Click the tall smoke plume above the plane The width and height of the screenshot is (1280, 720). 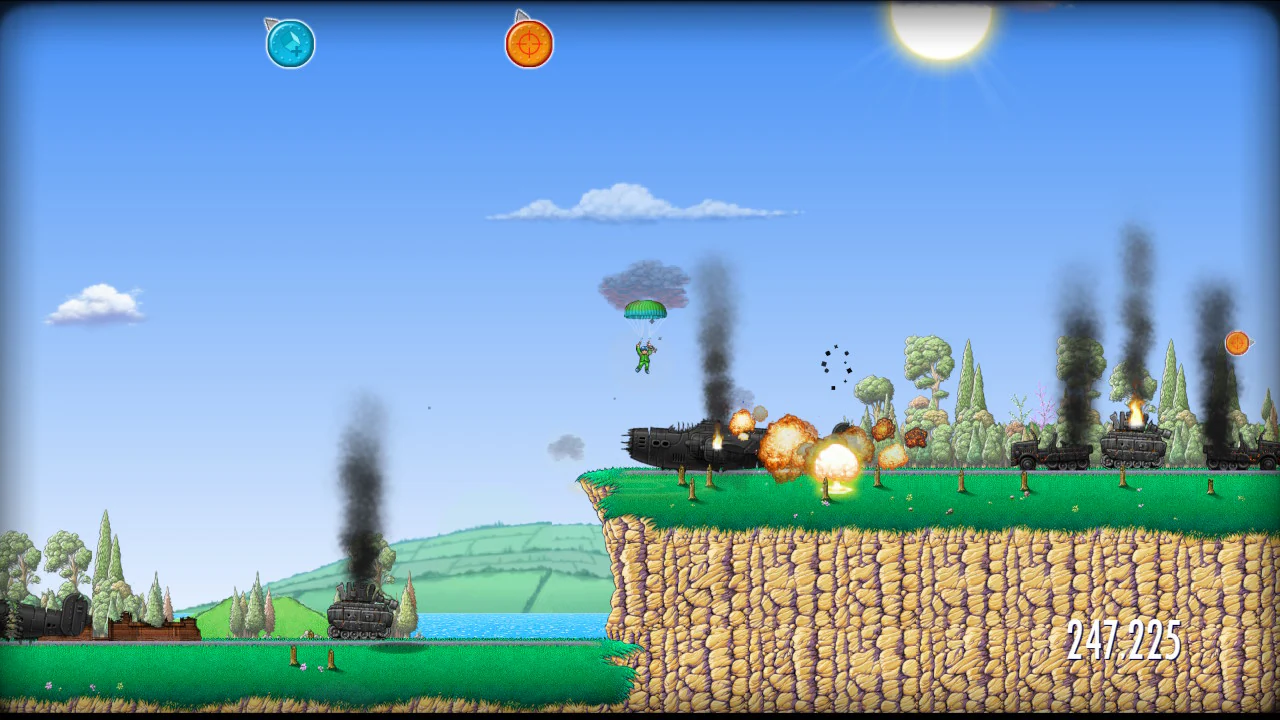pos(715,330)
